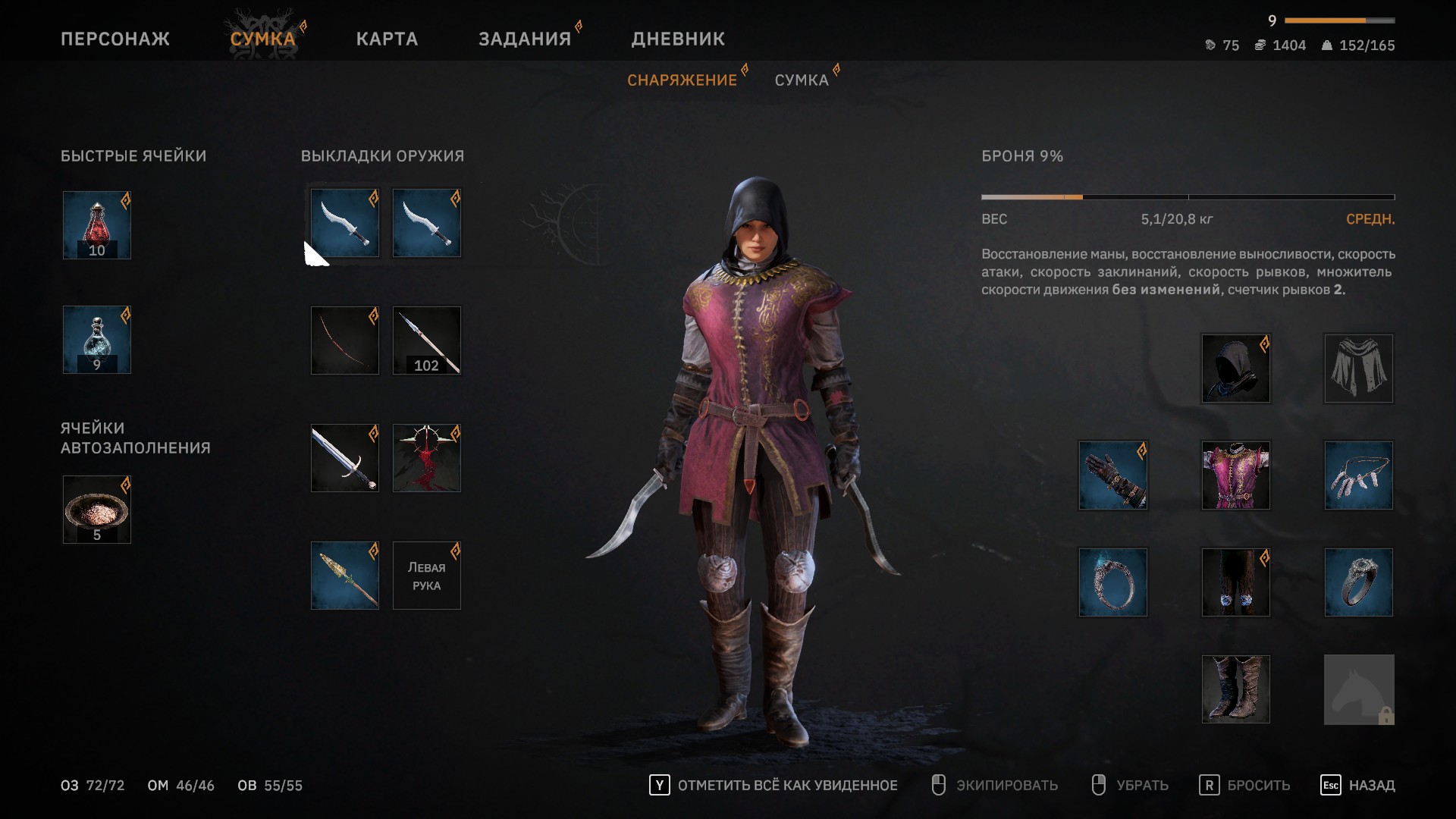
Task: Choose the food bowl auto-fill slot
Action: 97,510
